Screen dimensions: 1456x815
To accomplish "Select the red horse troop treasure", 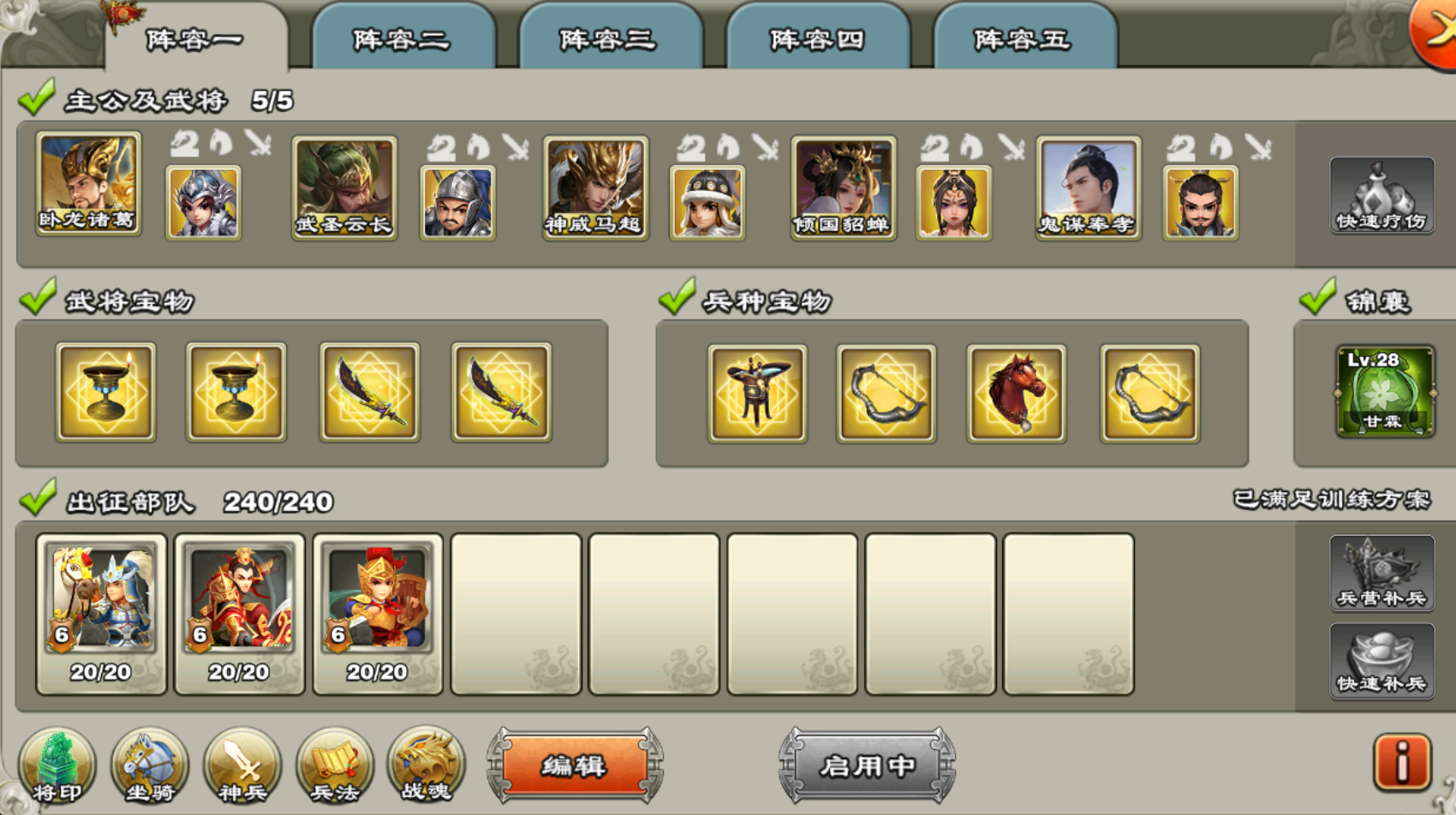I will pos(1016,393).
